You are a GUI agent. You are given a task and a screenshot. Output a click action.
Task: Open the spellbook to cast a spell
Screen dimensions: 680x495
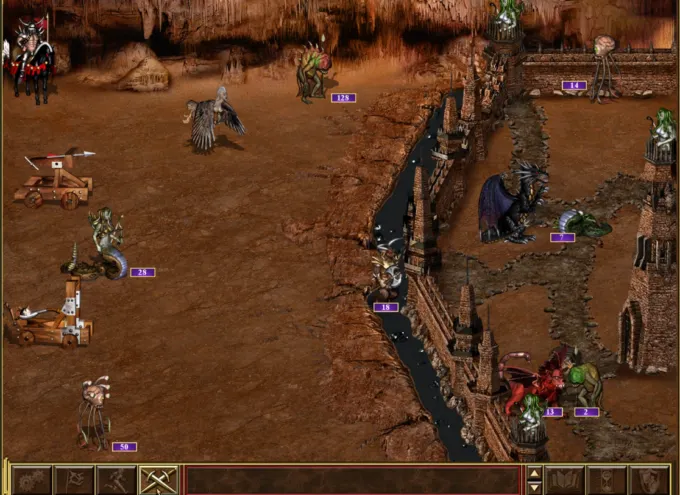click(565, 480)
